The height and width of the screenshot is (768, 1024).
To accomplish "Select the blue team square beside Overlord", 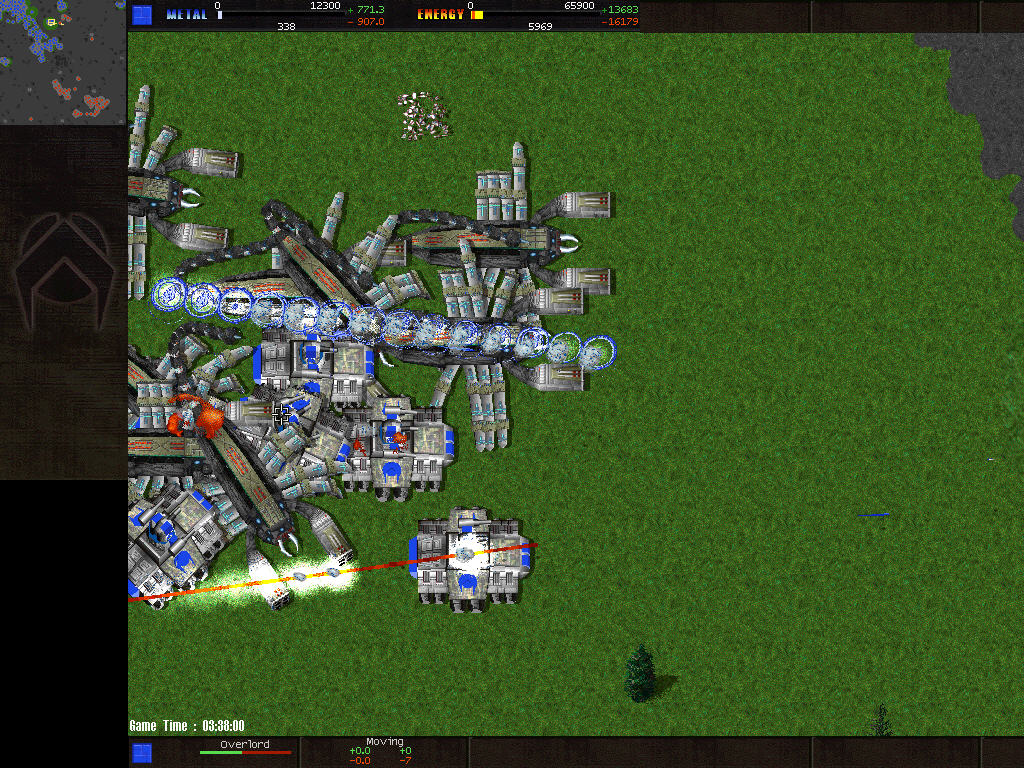I will click(142, 752).
